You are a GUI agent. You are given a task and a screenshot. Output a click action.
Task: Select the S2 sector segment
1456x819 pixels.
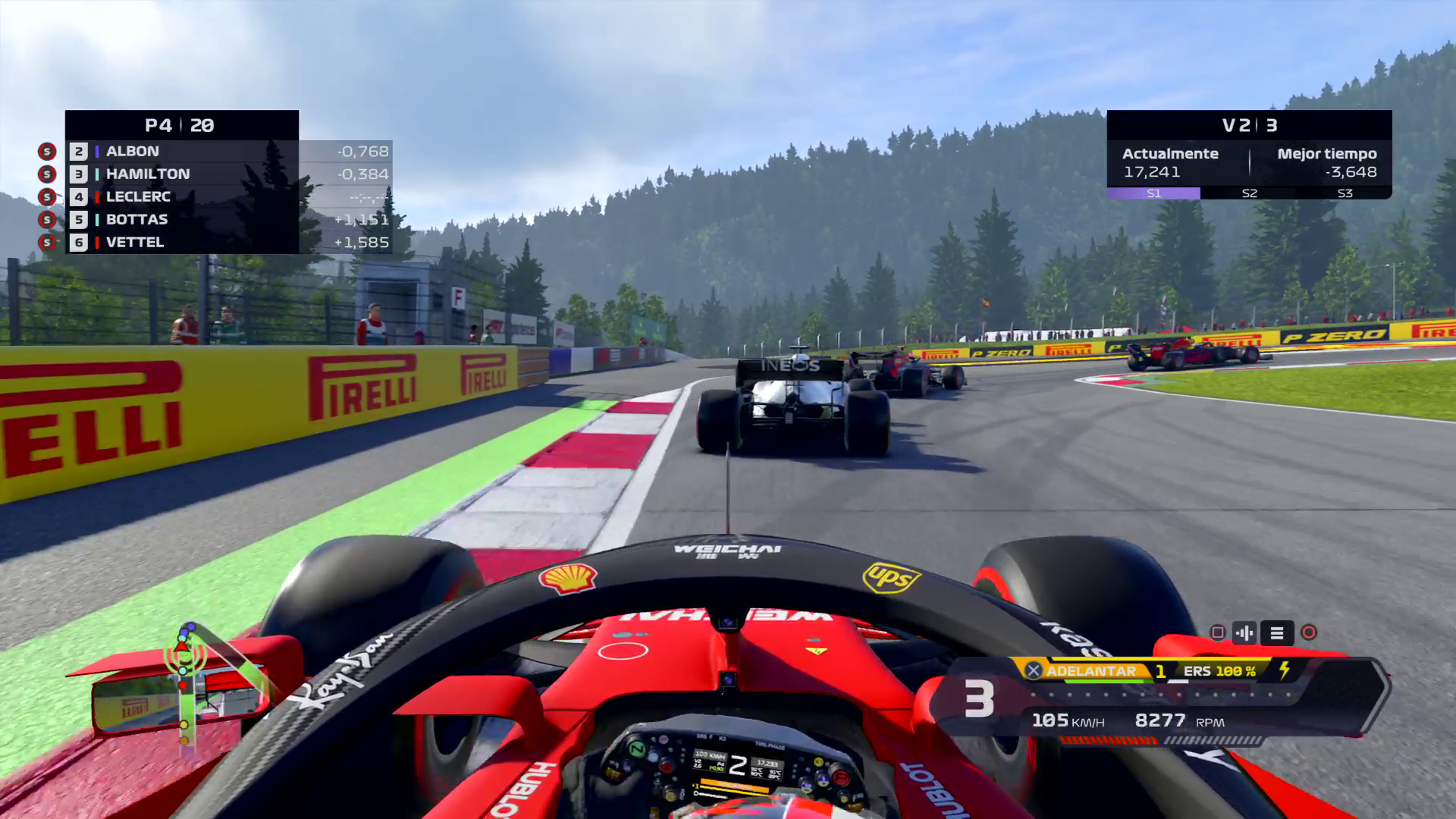click(x=1249, y=193)
